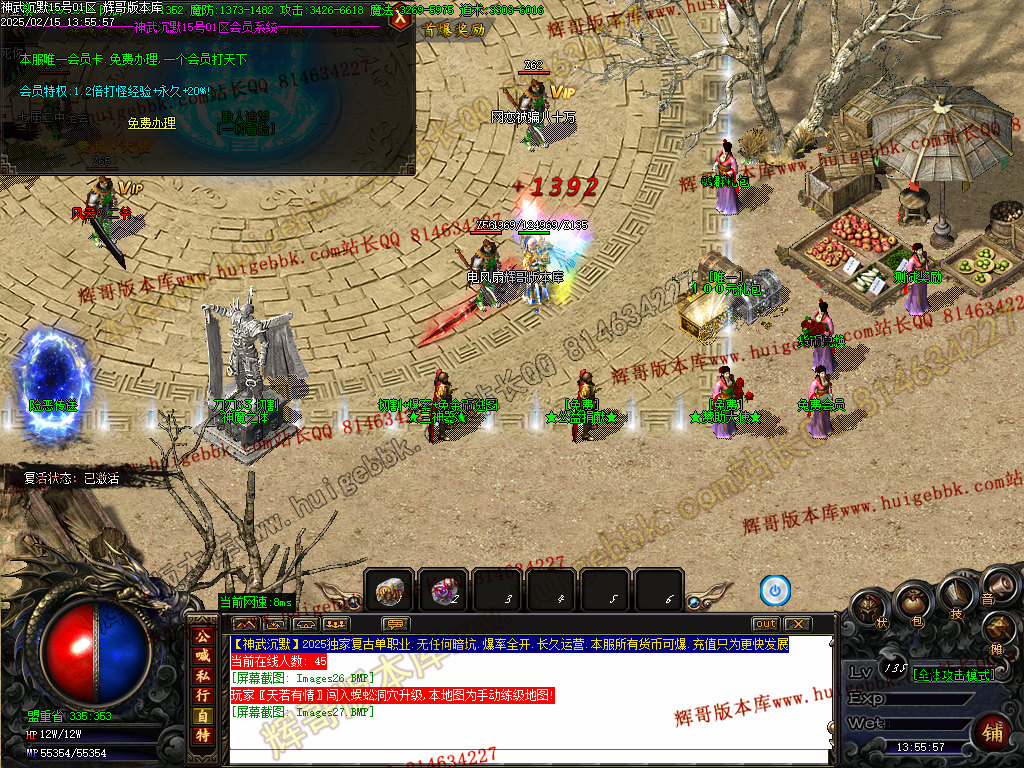The height and width of the screenshot is (768, 1024).
Task: Close the chat panel with X button
Action: click(796, 624)
